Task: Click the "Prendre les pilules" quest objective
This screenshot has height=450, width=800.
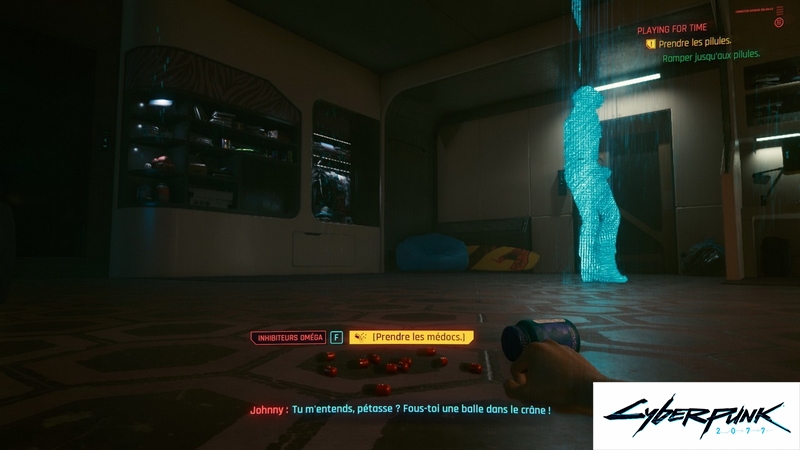Action: tap(692, 43)
